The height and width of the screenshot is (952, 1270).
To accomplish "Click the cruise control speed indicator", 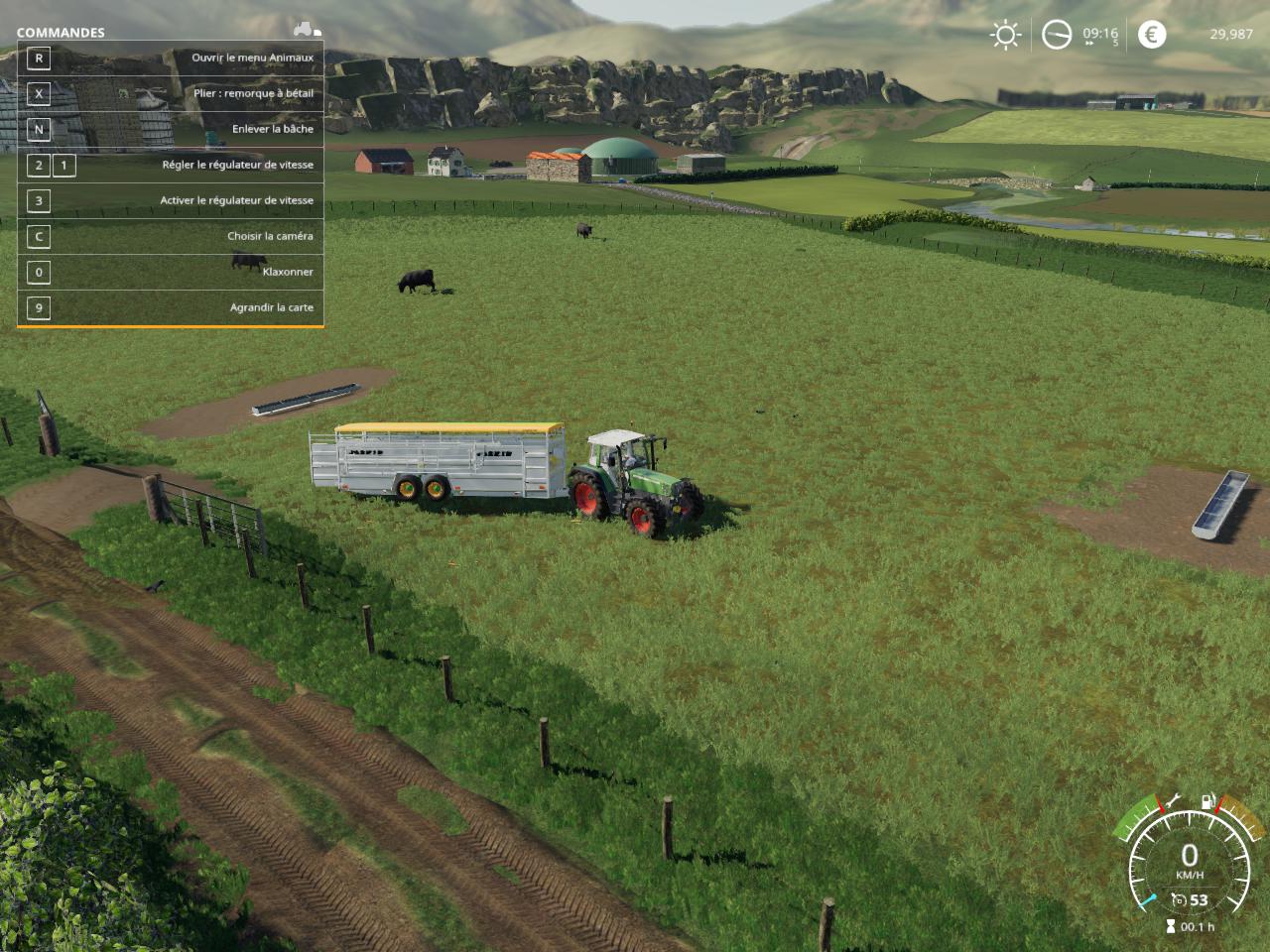I will pyautogui.click(x=1190, y=900).
